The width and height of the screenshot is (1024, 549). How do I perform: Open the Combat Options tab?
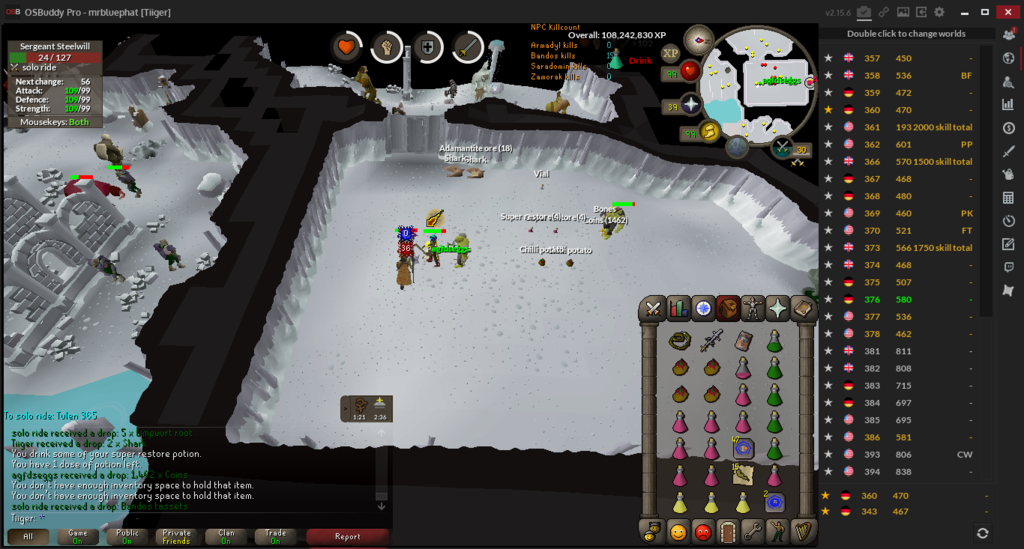click(x=654, y=308)
